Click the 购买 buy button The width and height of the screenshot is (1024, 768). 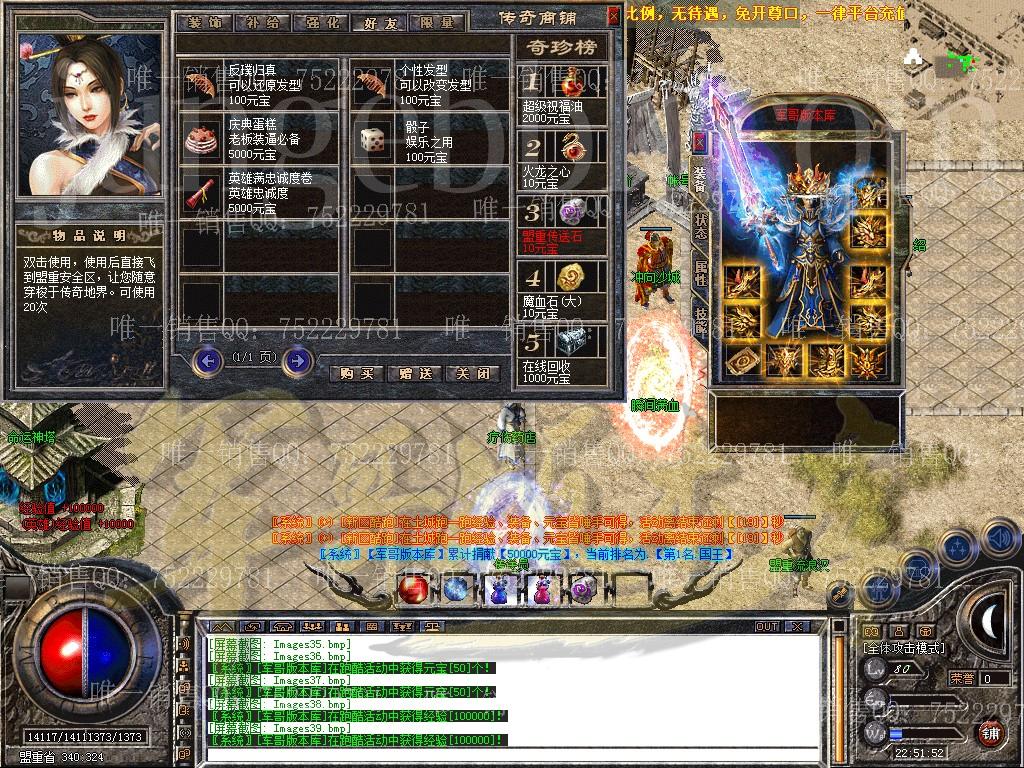tap(357, 373)
